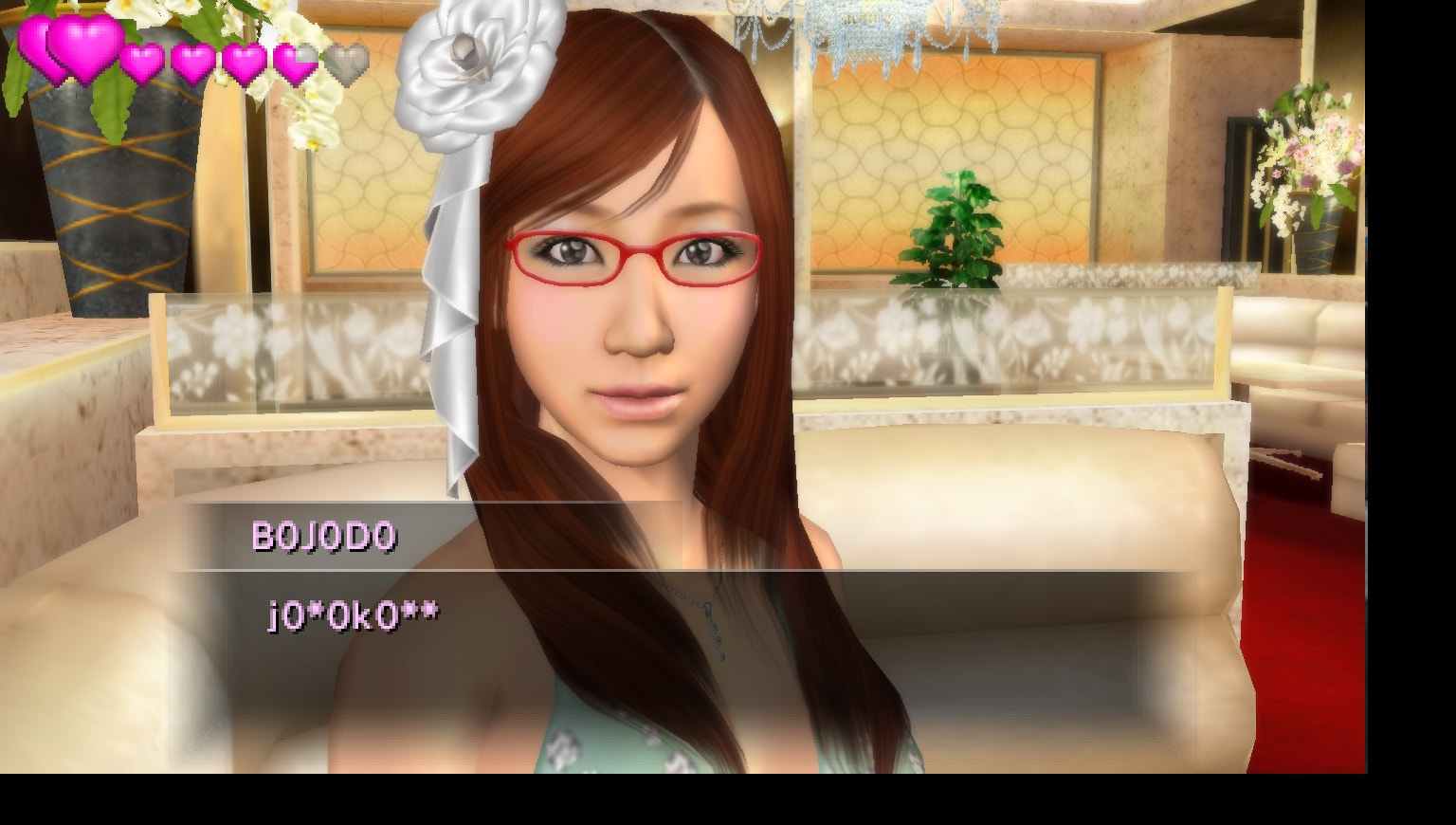Click the fourth pink heart icon

point(193,61)
